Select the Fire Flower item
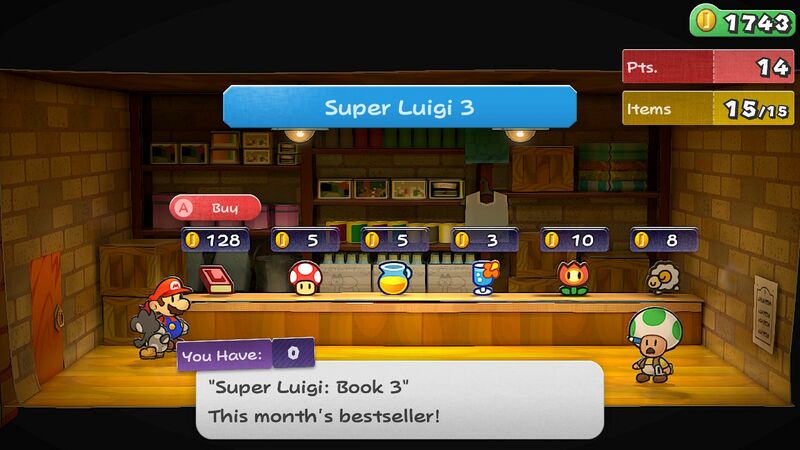 click(x=575, y=277)
